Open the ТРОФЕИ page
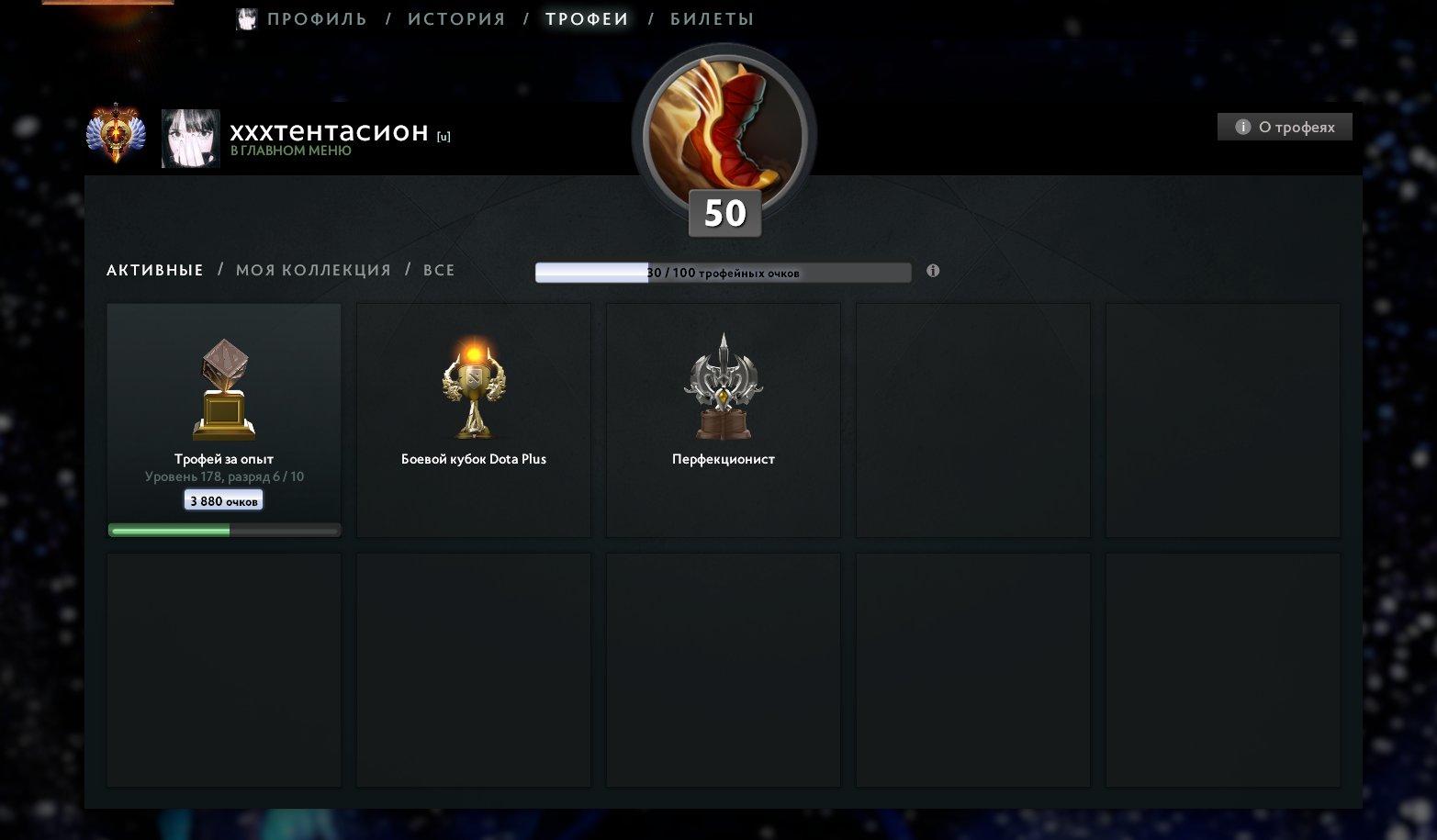 (587, 17)
